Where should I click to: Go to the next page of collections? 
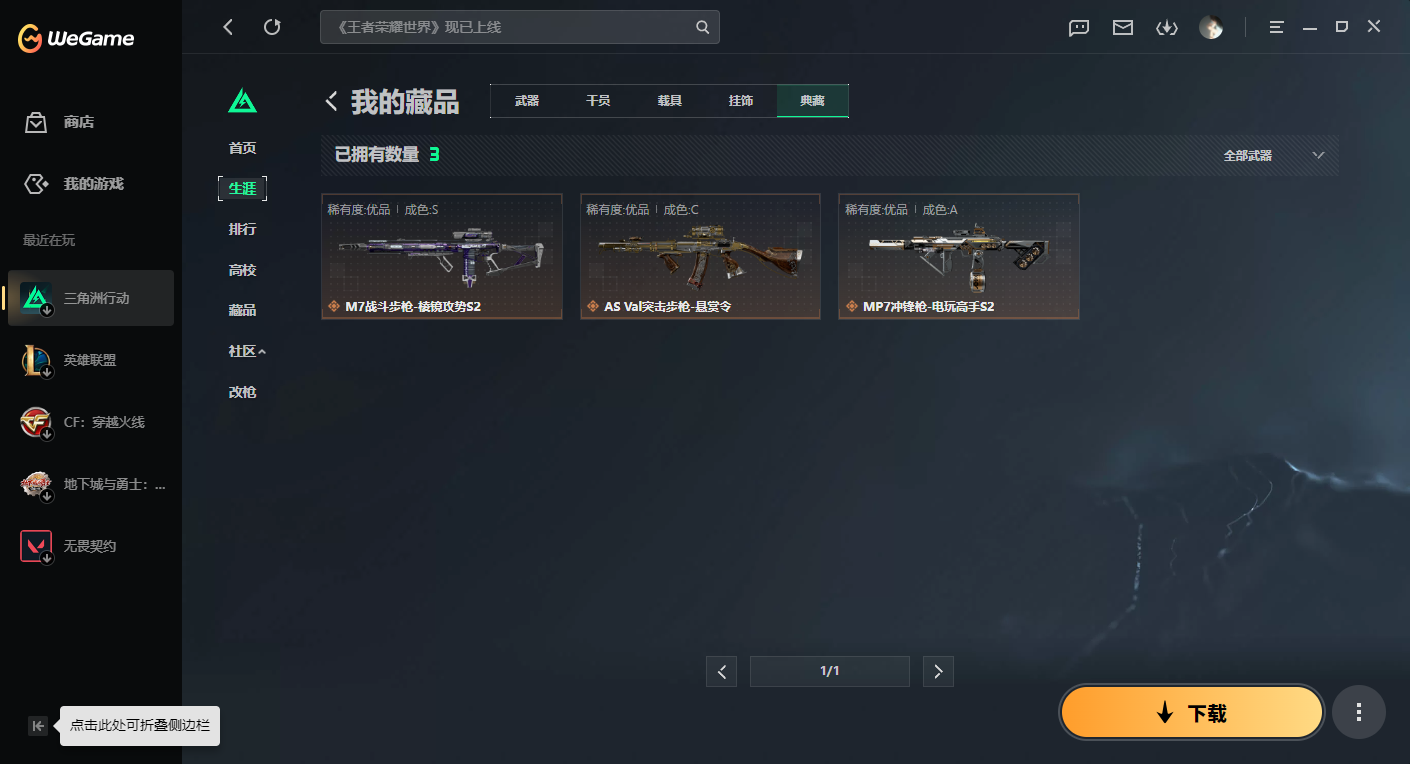[x=938, y=671]
